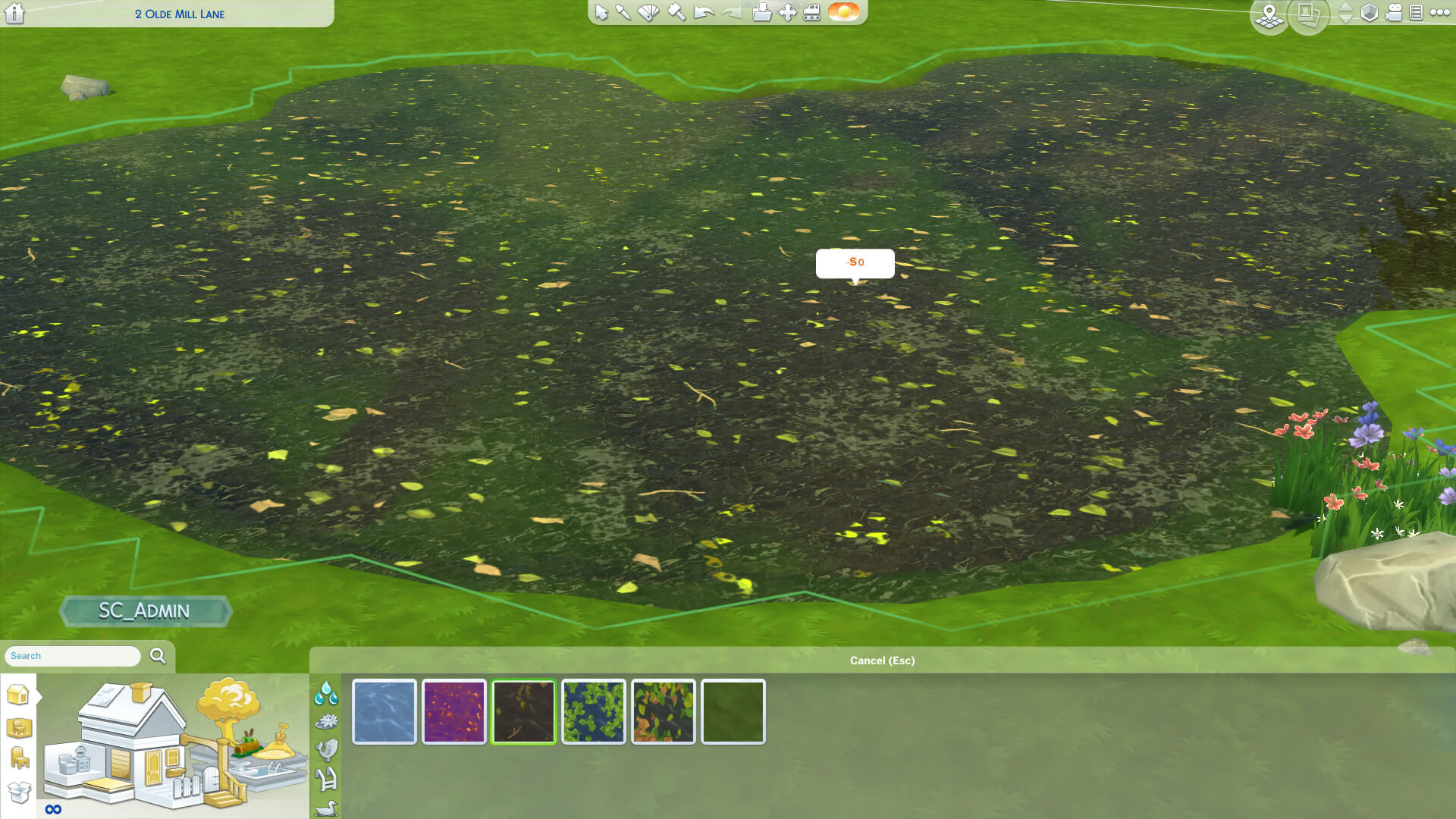The width and height of the screenshot is (1456, 819).
Task: Open the three-dot options menu
Action: (x=1439, y=13)
